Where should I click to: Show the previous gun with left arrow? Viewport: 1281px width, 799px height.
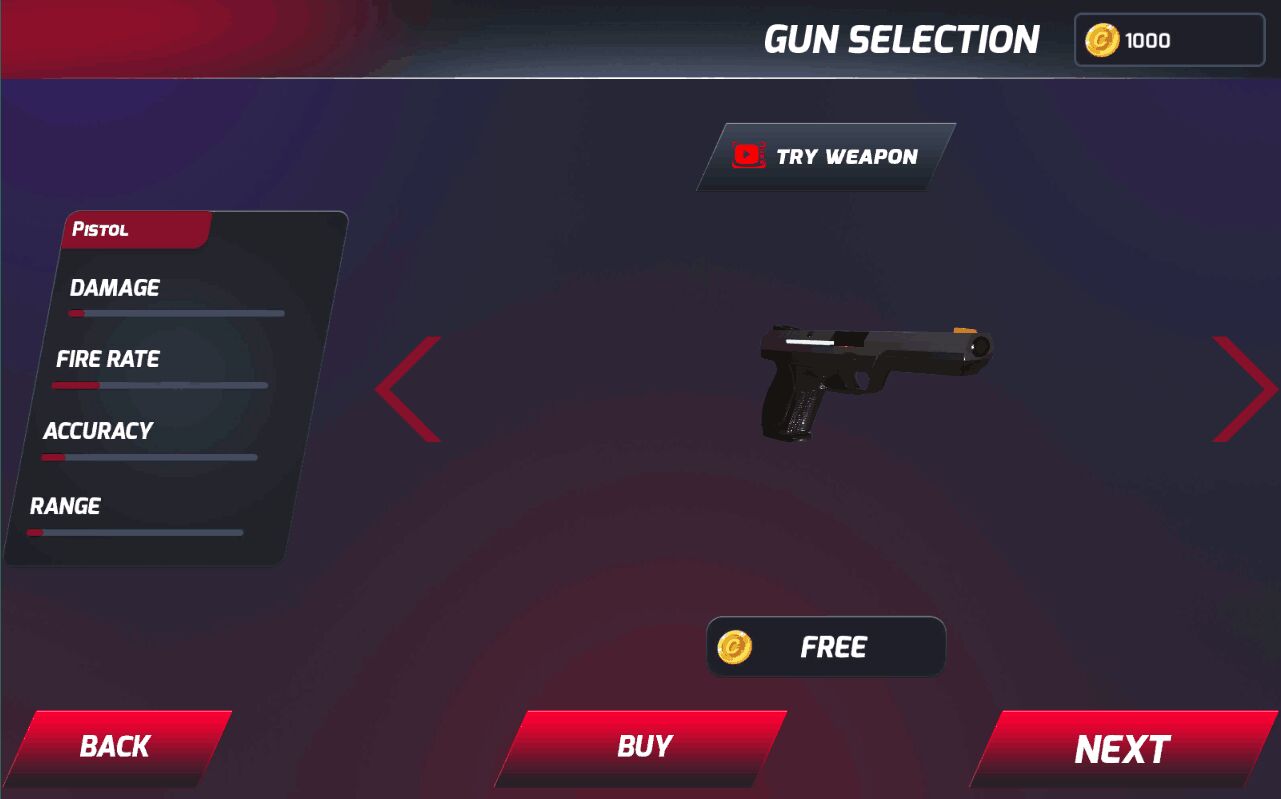point(410,389)
